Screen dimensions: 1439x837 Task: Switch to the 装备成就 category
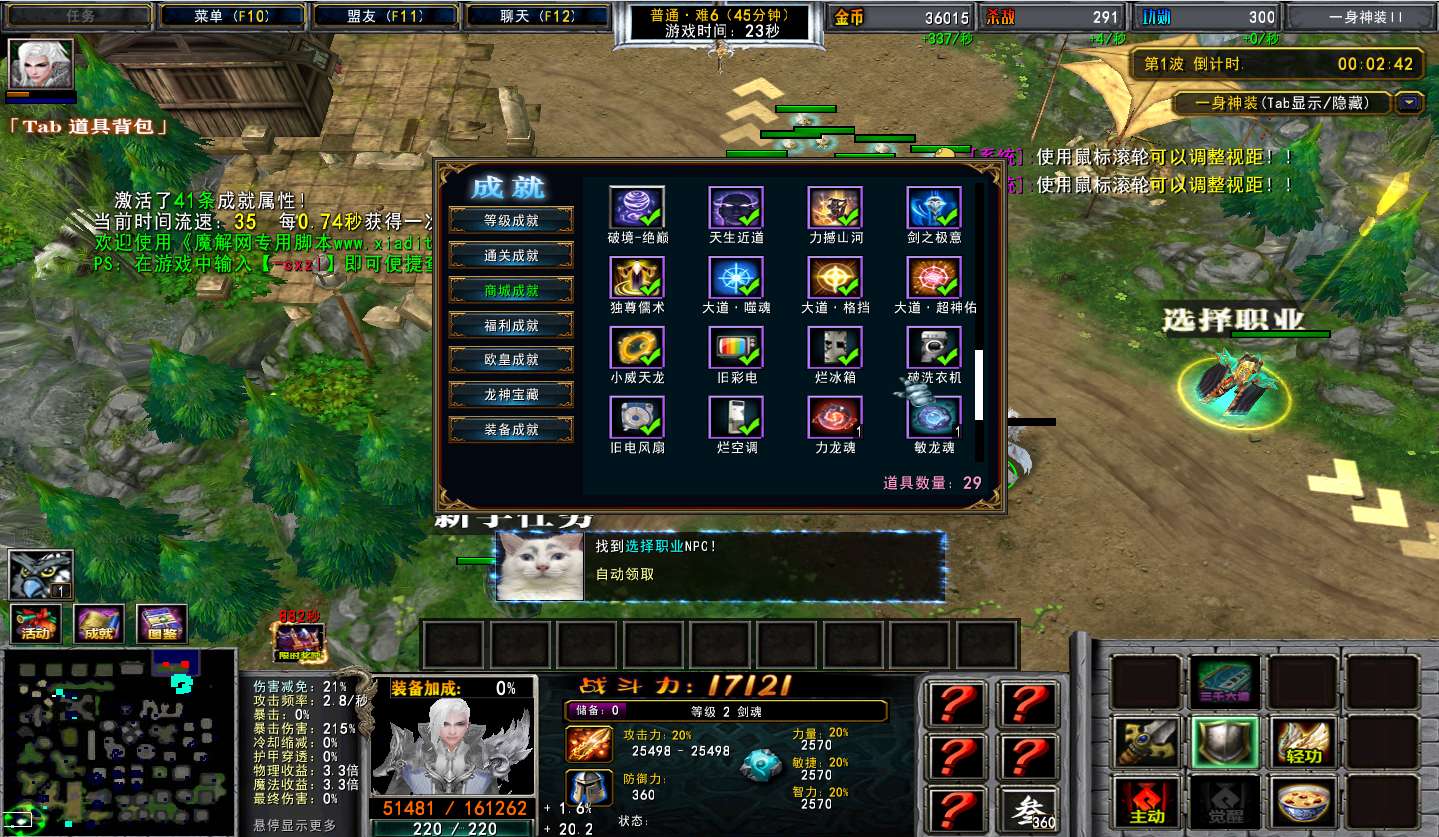coord(511,430)
